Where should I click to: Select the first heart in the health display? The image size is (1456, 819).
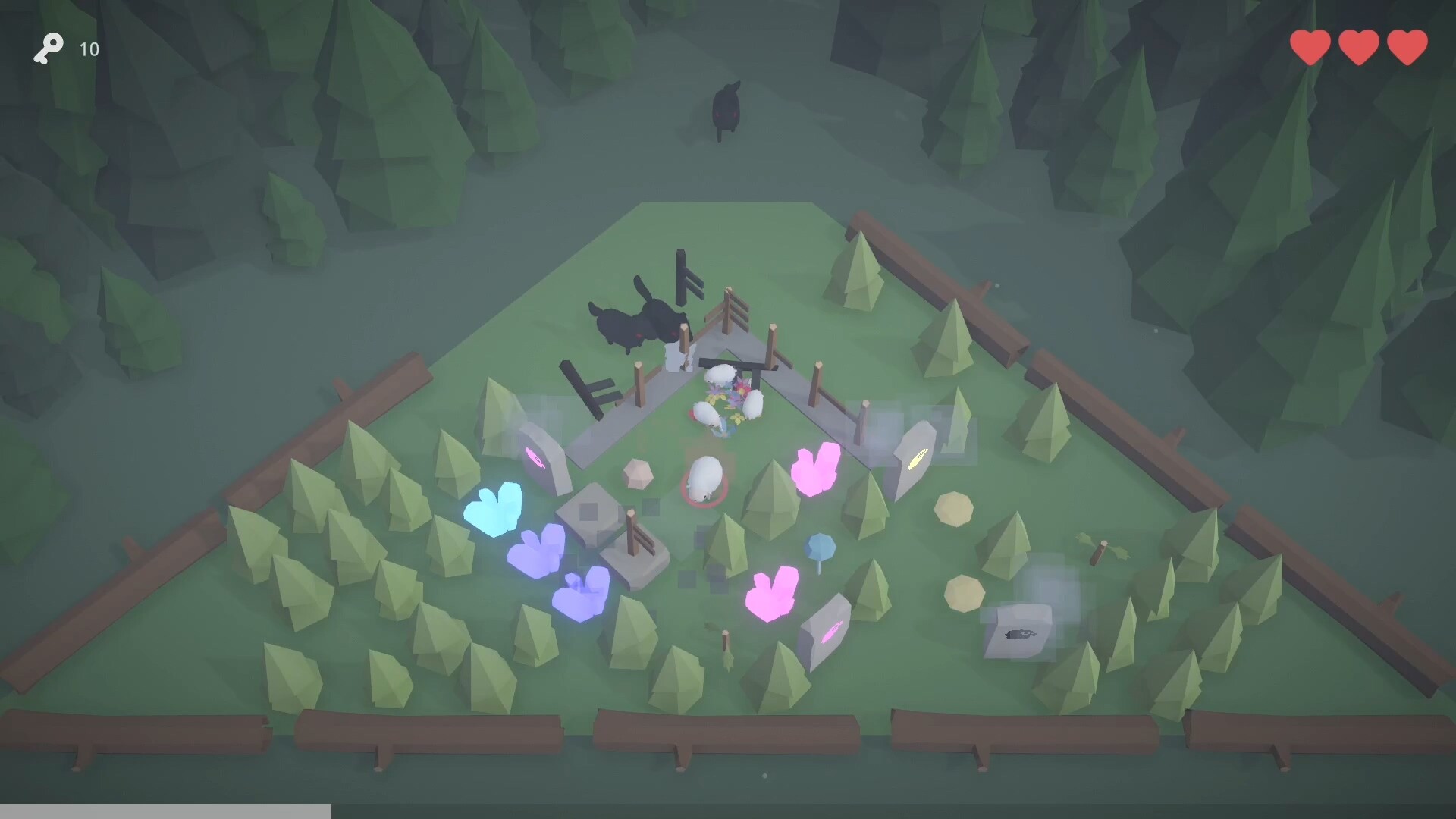coord(1309,47)
